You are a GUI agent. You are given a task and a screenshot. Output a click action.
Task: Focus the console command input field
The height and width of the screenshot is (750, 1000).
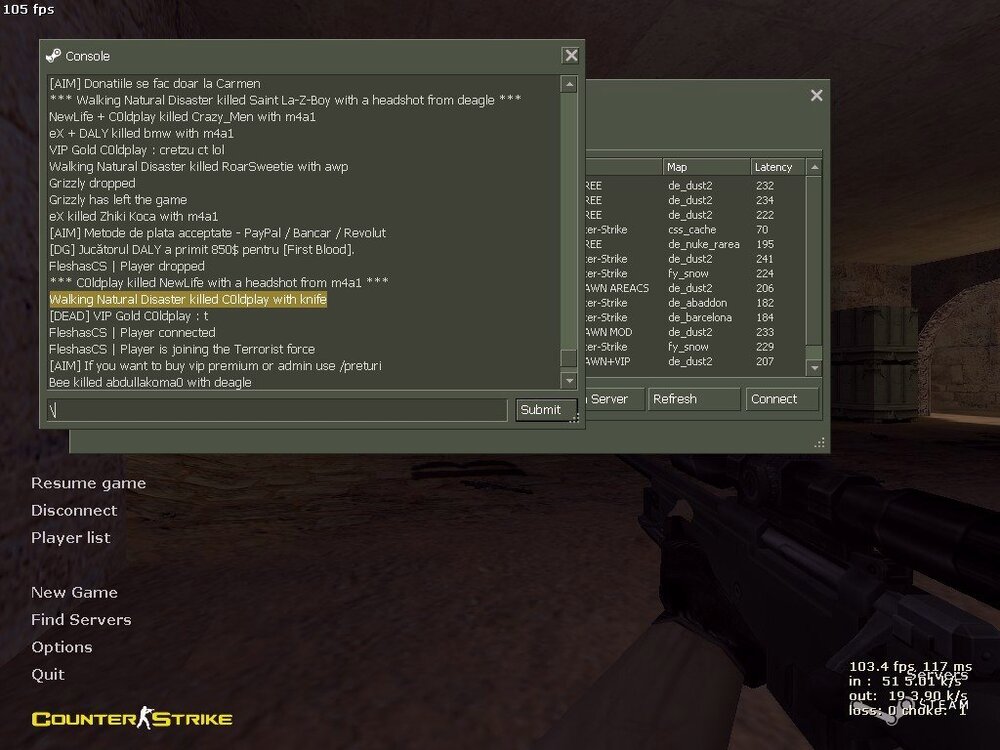[x=277, y=410]
